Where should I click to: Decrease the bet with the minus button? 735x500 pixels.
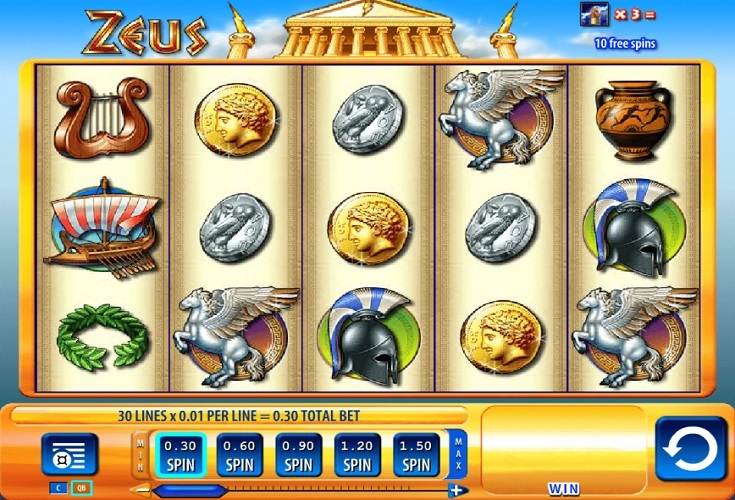point(141,490)
